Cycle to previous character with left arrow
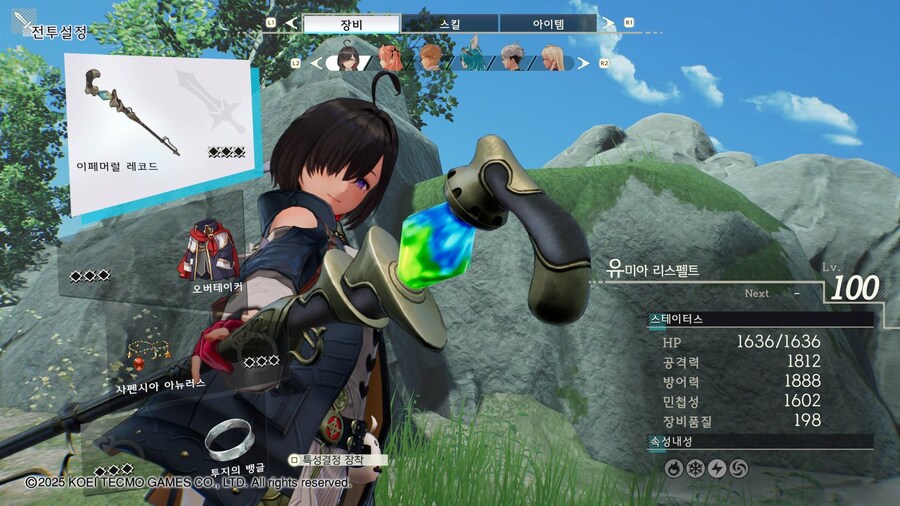The width and height of the screenshot is (900, 506). pyautogui.click(x=319, y=63)
